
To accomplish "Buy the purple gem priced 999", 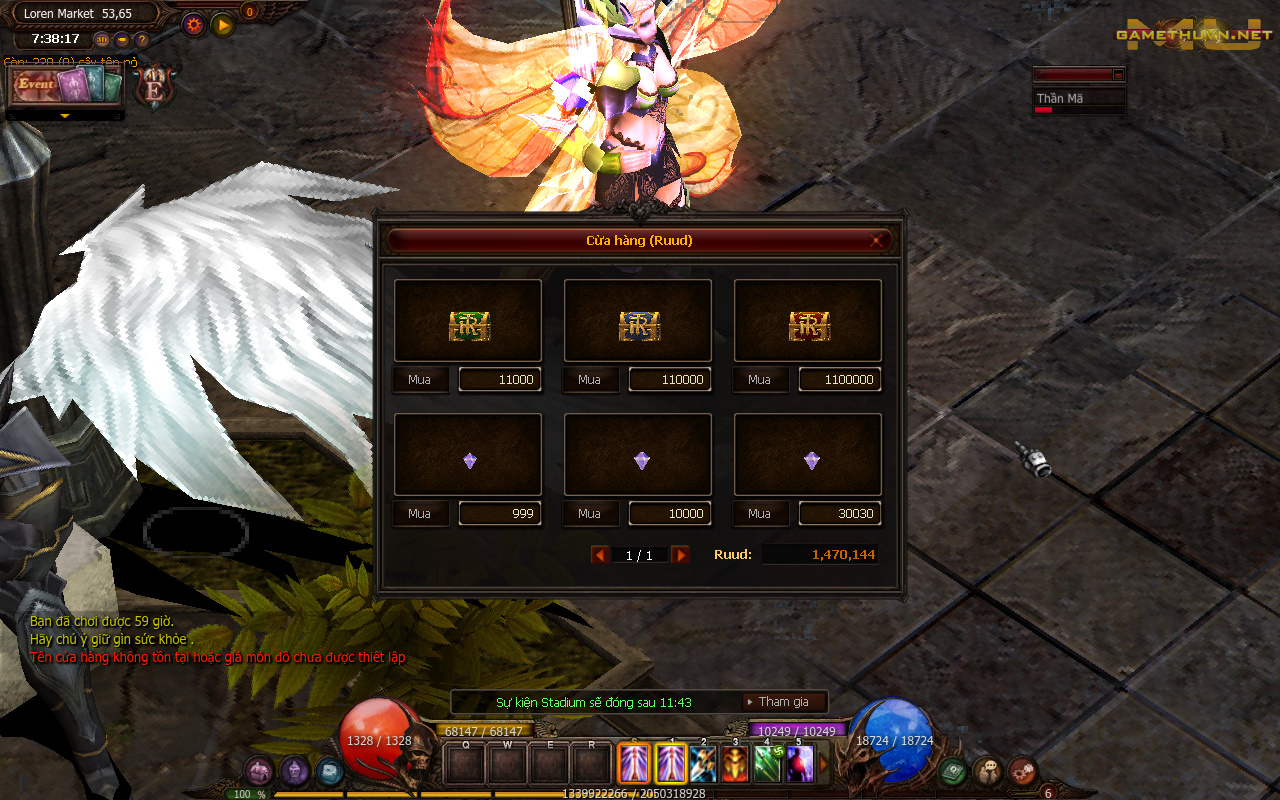I will coord(419,514).
